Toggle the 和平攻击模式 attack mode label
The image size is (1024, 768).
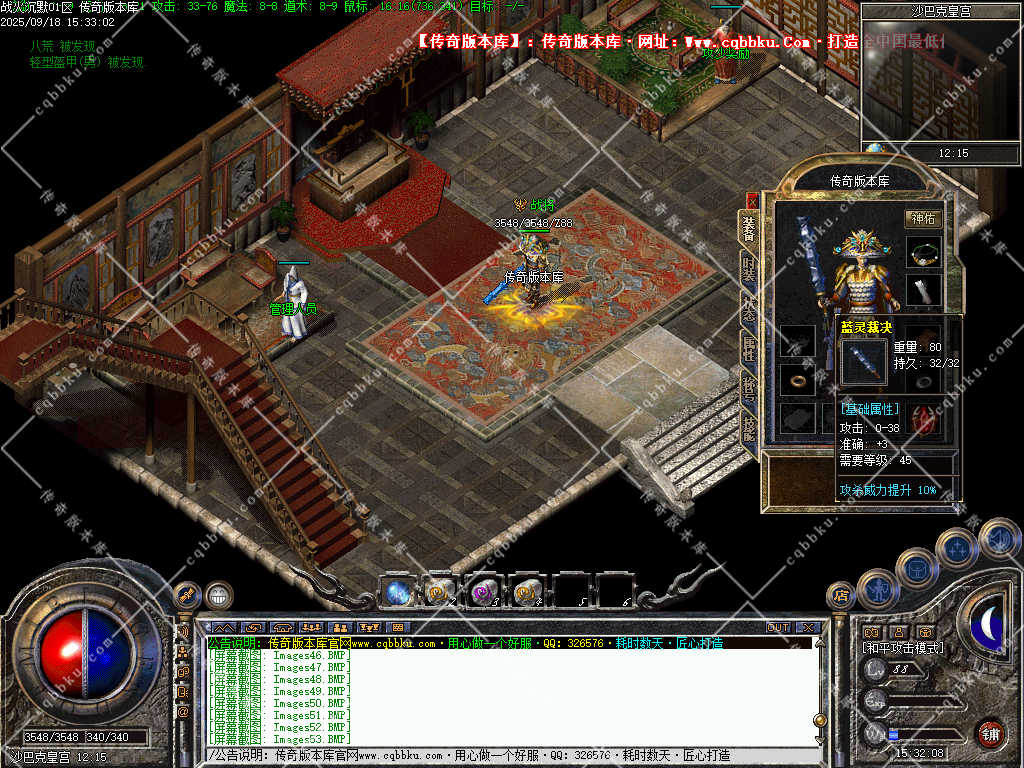(903, 648)
